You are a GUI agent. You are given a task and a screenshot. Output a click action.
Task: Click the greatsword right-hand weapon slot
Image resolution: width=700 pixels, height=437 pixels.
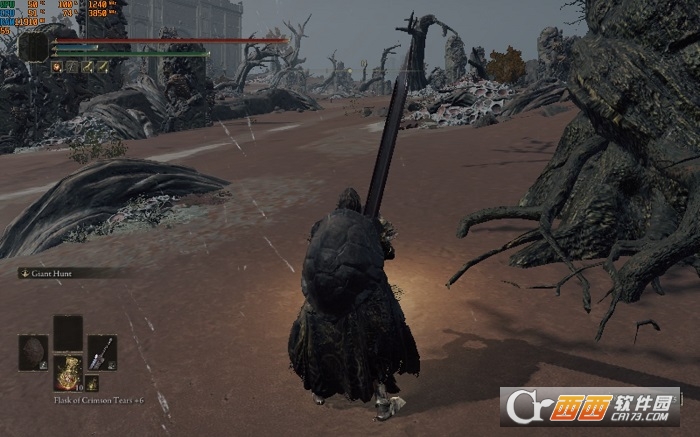102,351
